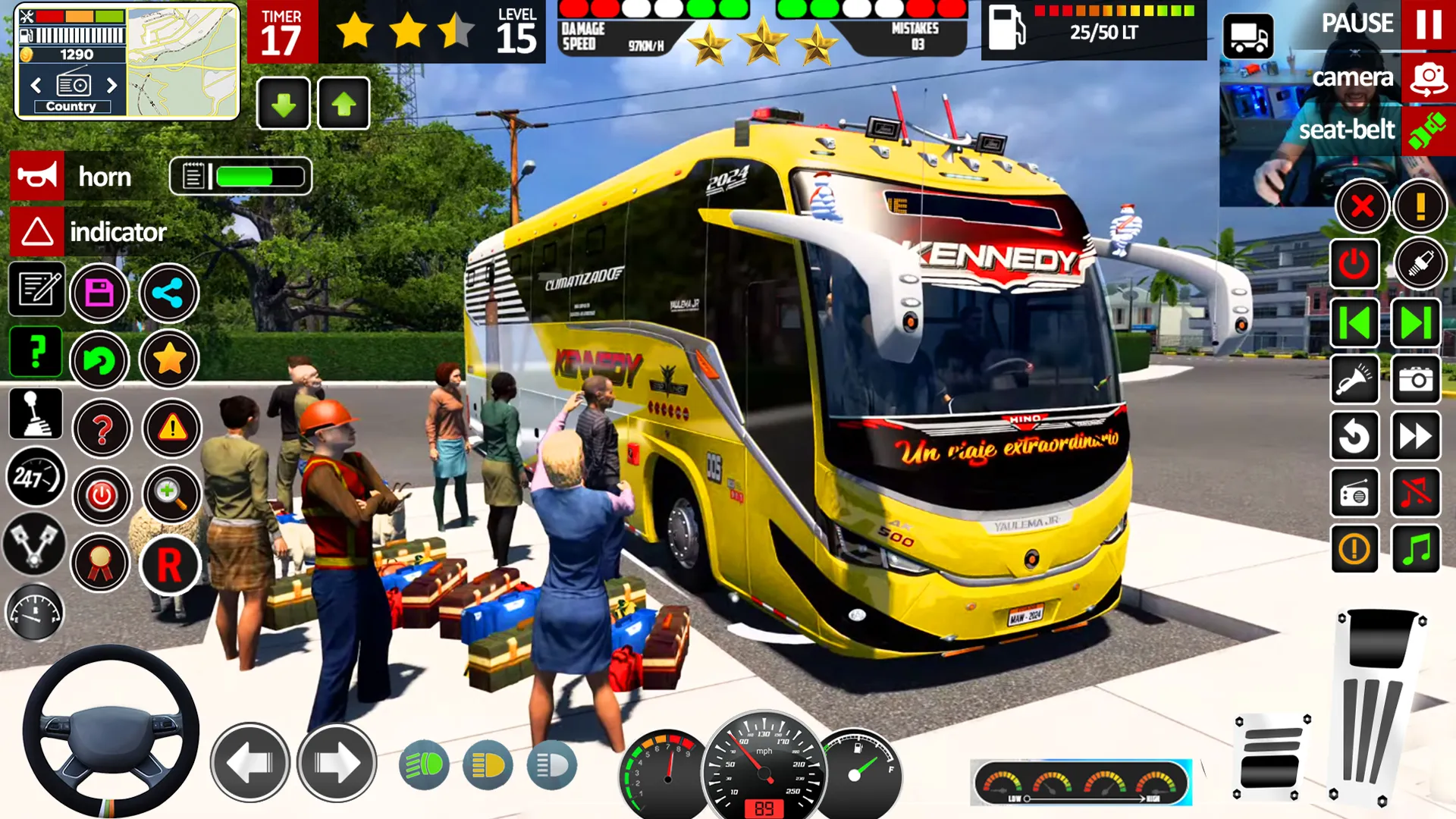Activate the radio

click(1355, 492)
